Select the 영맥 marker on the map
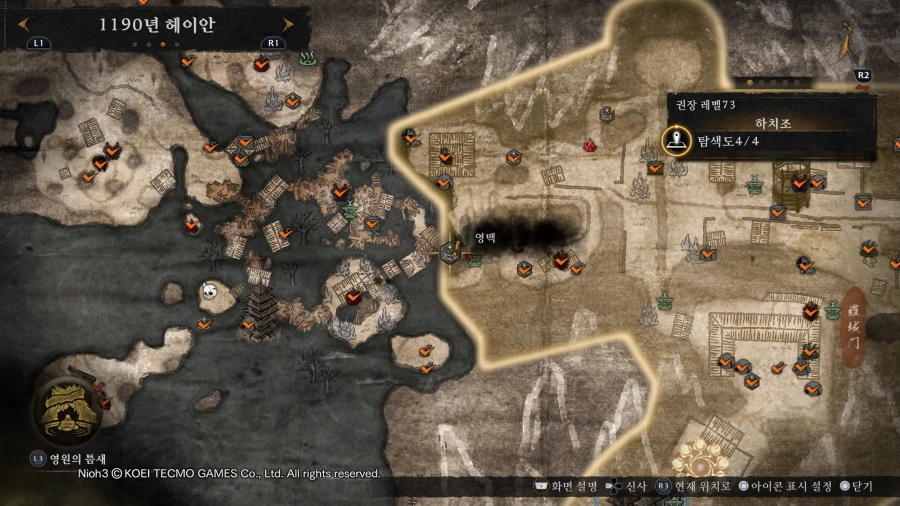This screenshot has height=506, width=900. point(449,251)
